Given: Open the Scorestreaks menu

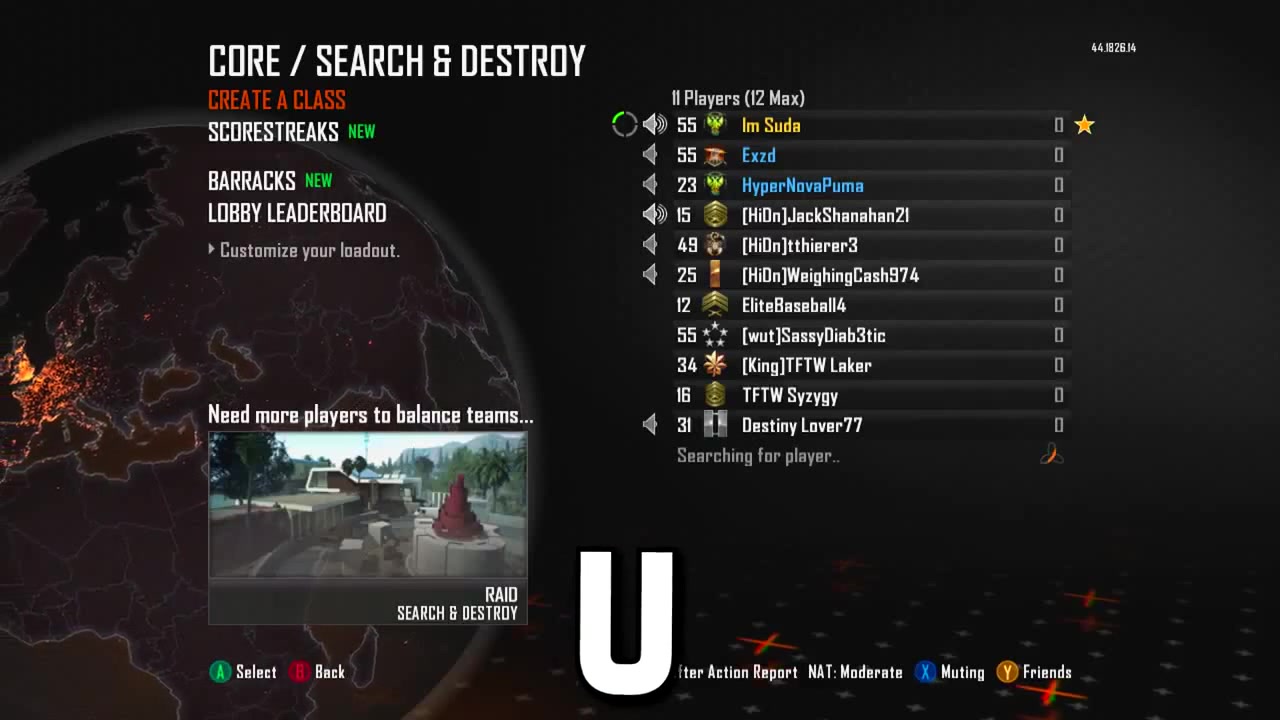Looking at the screenshot, I should (275, 131).
